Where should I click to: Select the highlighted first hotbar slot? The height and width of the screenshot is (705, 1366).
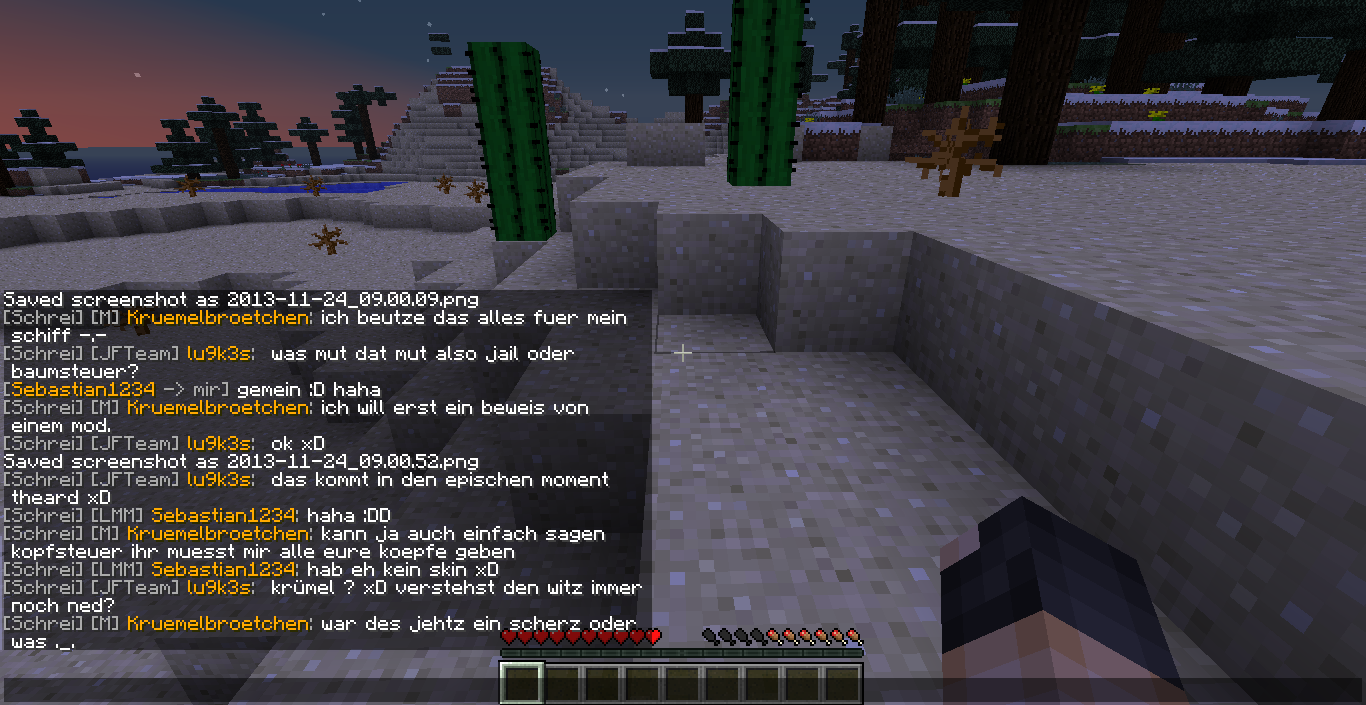coord(521,683)
